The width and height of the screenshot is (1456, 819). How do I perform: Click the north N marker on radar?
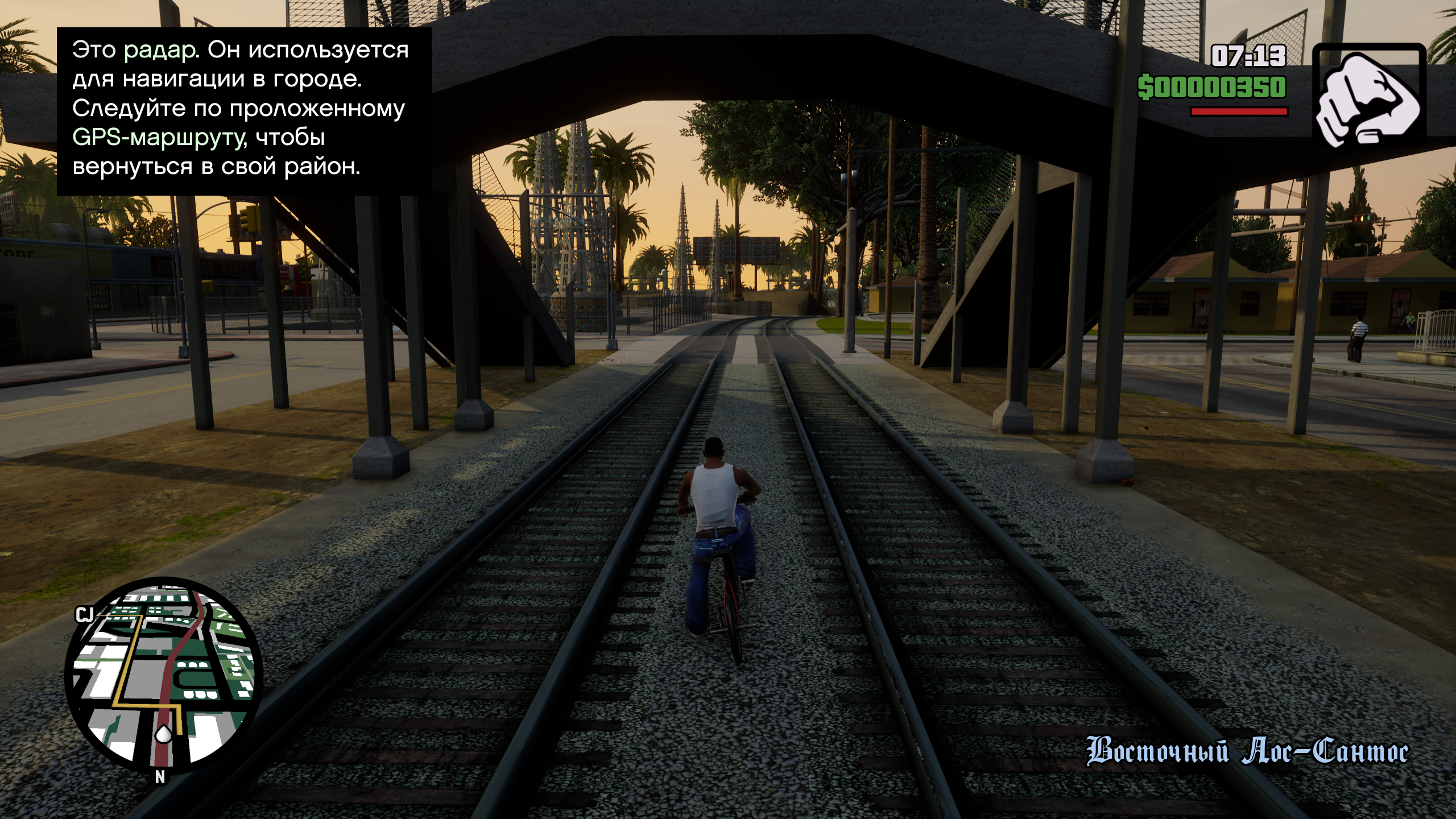160,777
